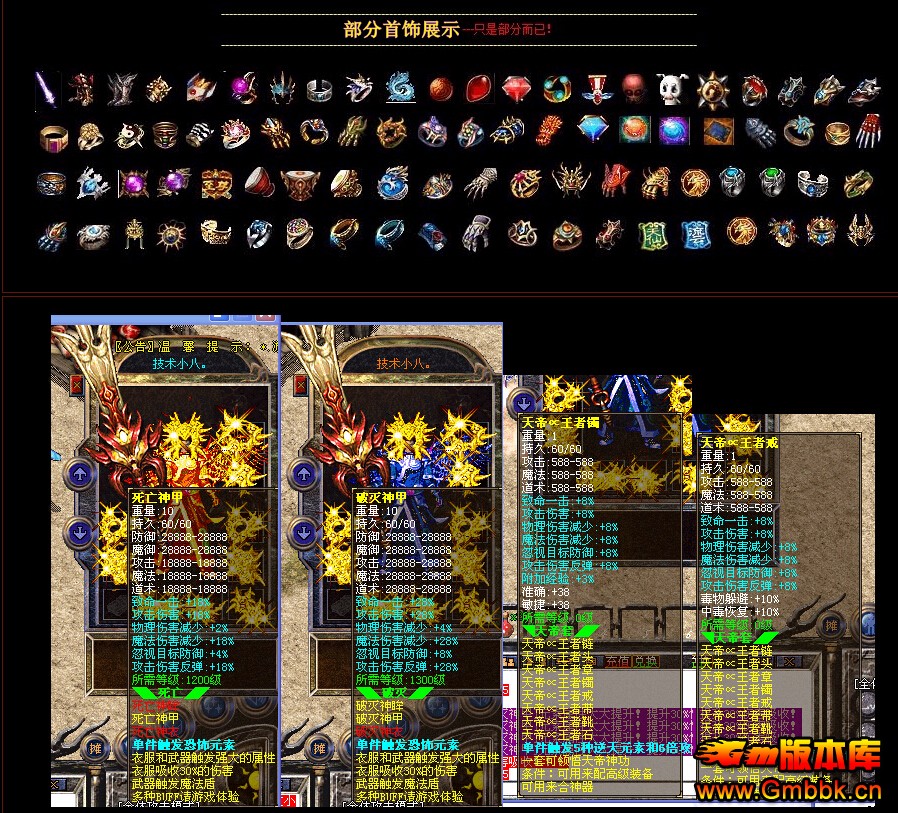The image size is (898, 813).
Task: Select the blue diamond gem icon
Action: [x=594, y=130]
